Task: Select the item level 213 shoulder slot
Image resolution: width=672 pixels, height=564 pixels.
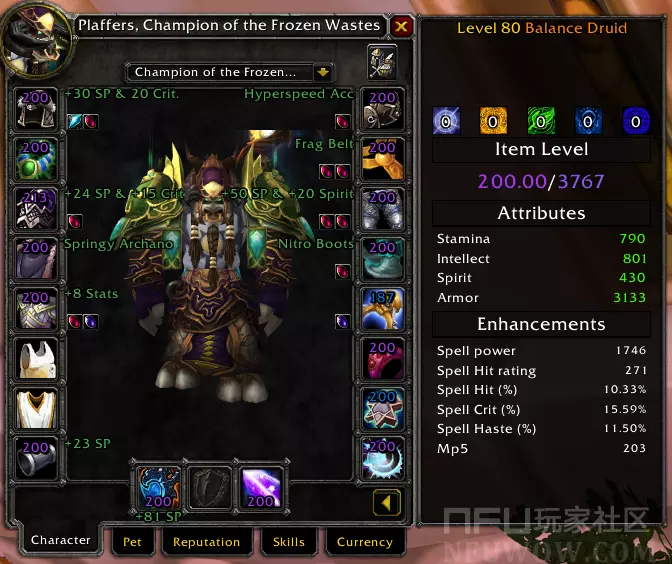Action: pos(35,208)
